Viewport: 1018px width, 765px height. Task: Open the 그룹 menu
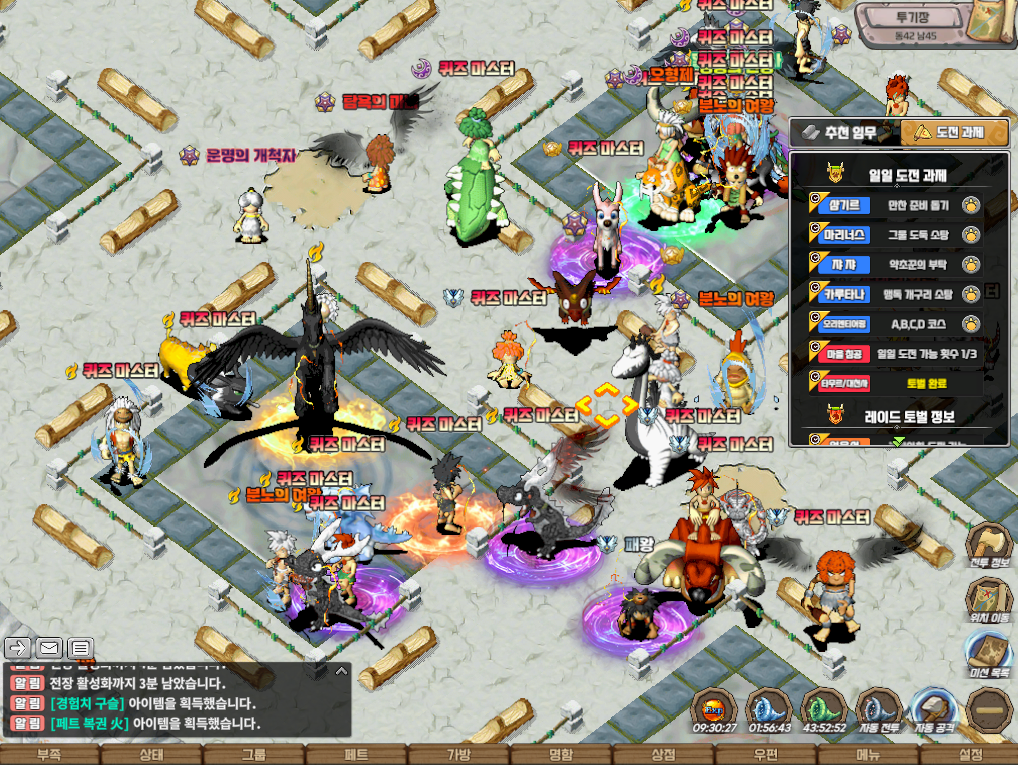254,755
